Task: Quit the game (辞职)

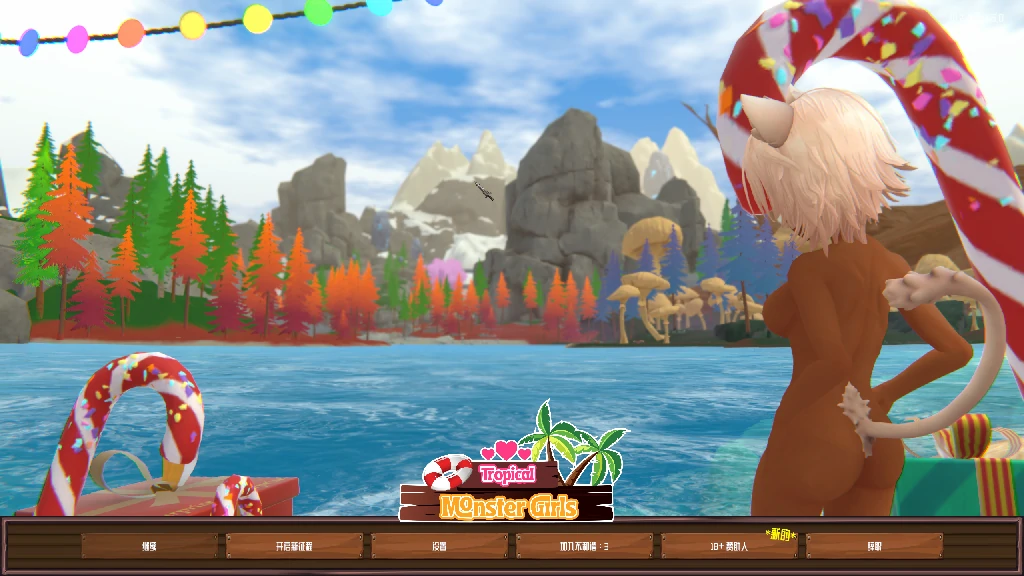Action: [874, 546]
